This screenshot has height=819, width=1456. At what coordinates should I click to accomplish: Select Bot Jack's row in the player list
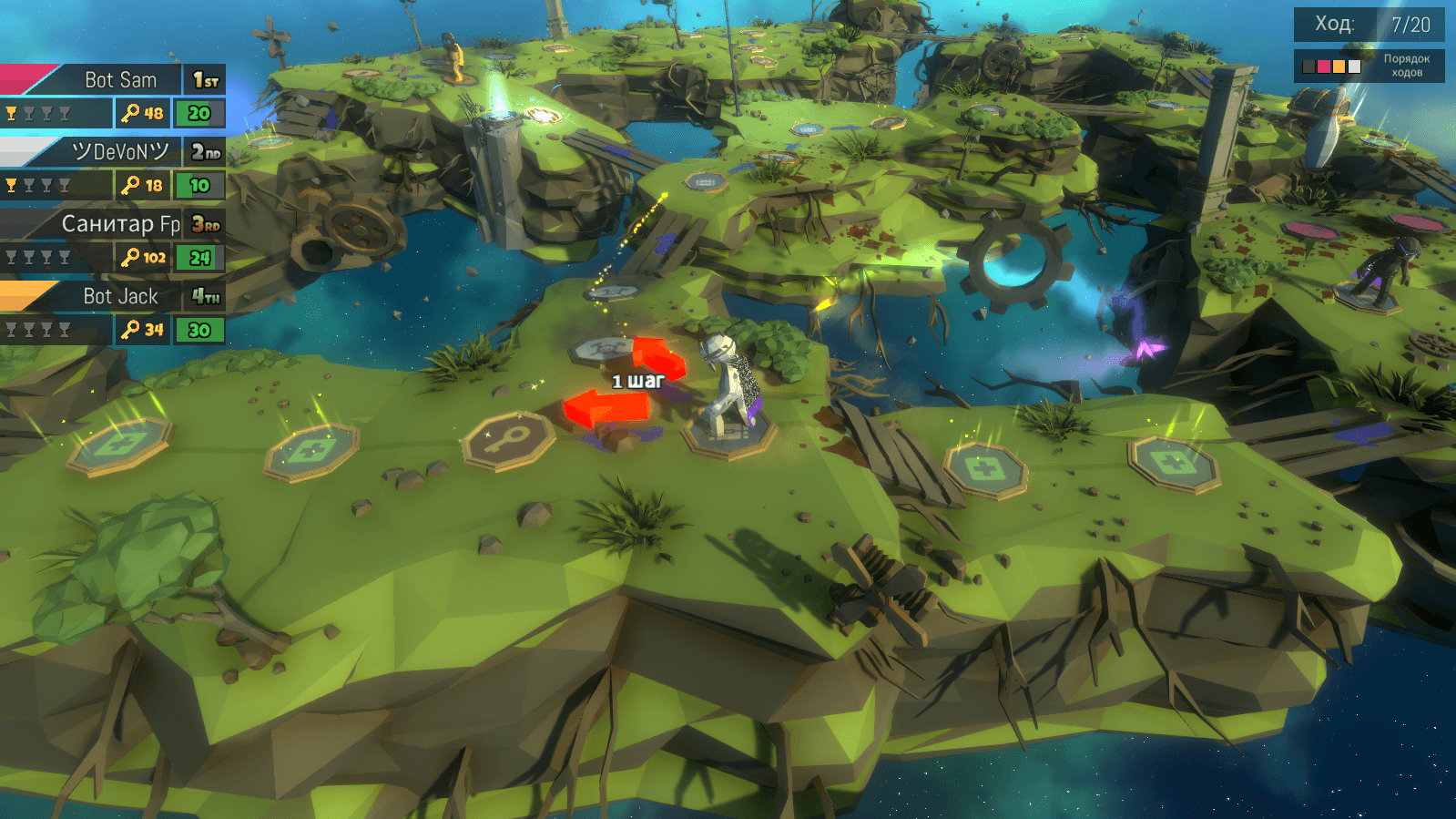(113, 312)
